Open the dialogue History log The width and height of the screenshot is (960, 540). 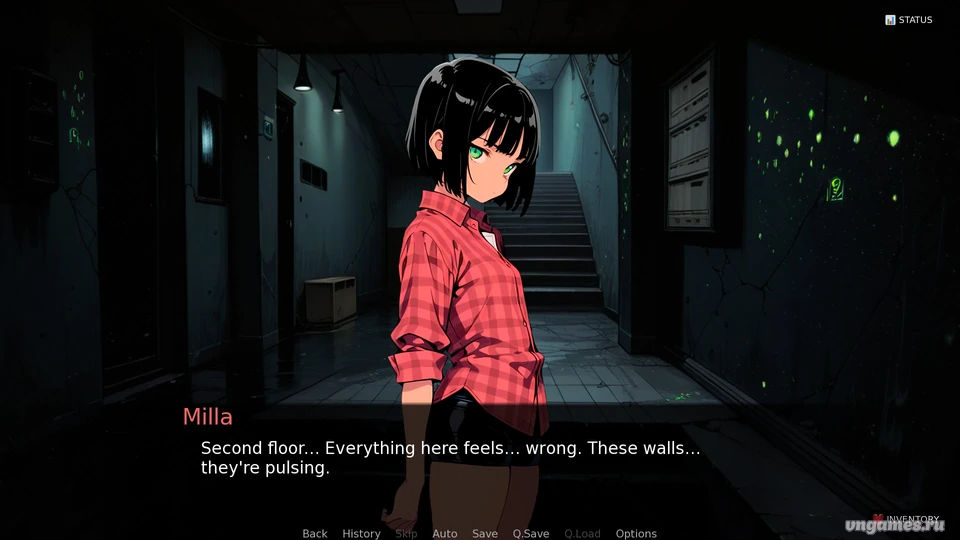pos(361,534)
